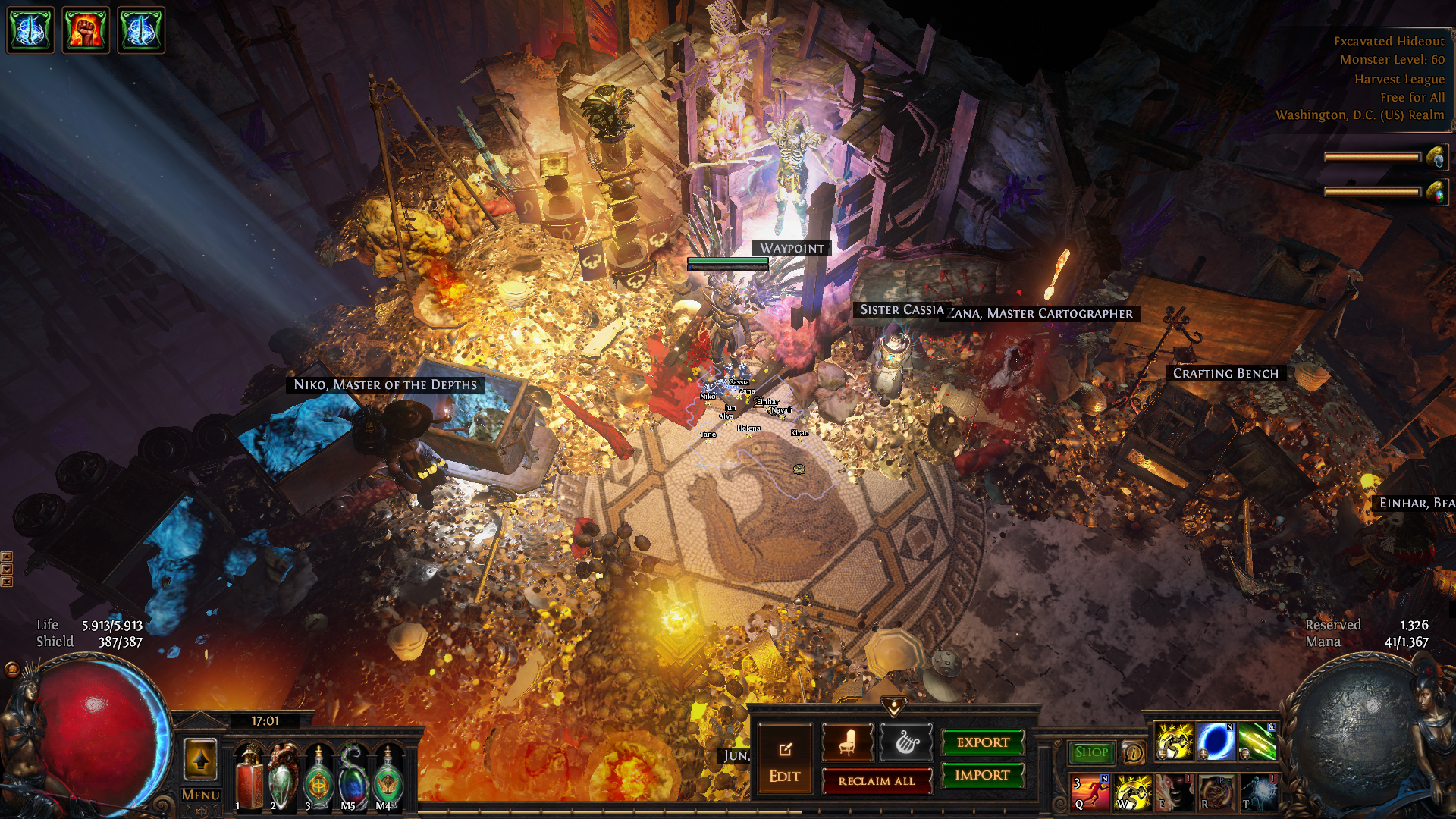This screenshot has height=819, width=1456.
Task: Reclaim all hideout decorations
Action: click(x=877, y=780)
